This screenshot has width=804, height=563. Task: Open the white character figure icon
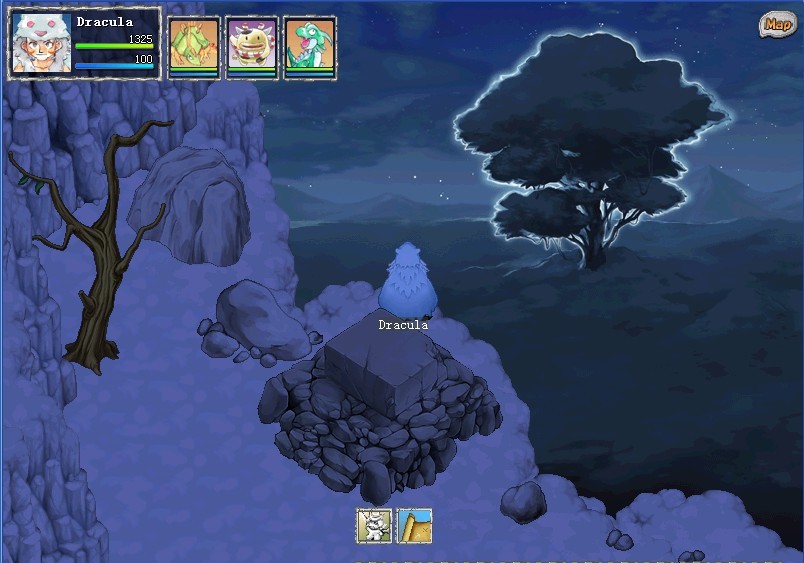tap(374, 525)
